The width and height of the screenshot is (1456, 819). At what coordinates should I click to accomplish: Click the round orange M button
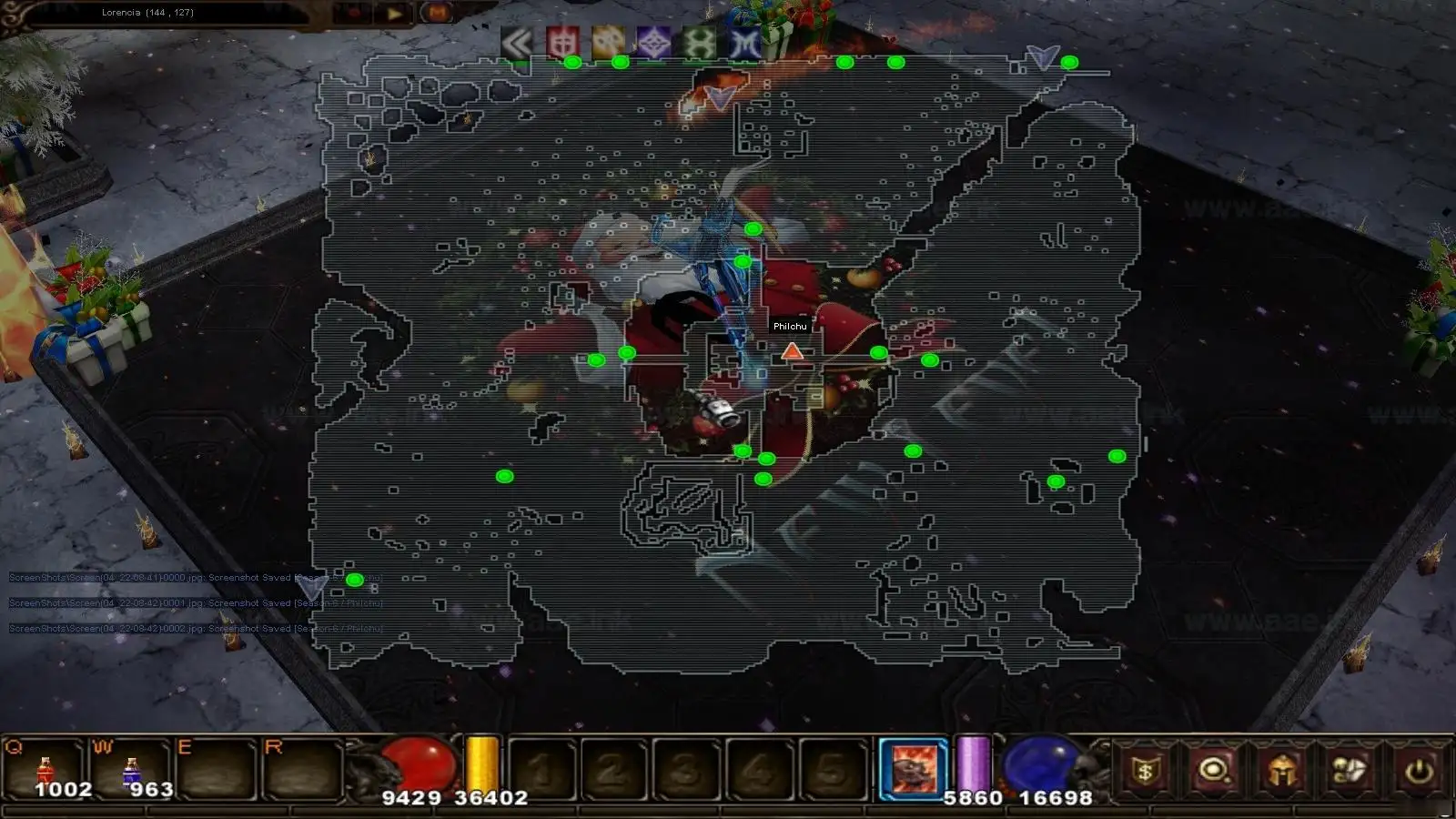tap(438, 14)
